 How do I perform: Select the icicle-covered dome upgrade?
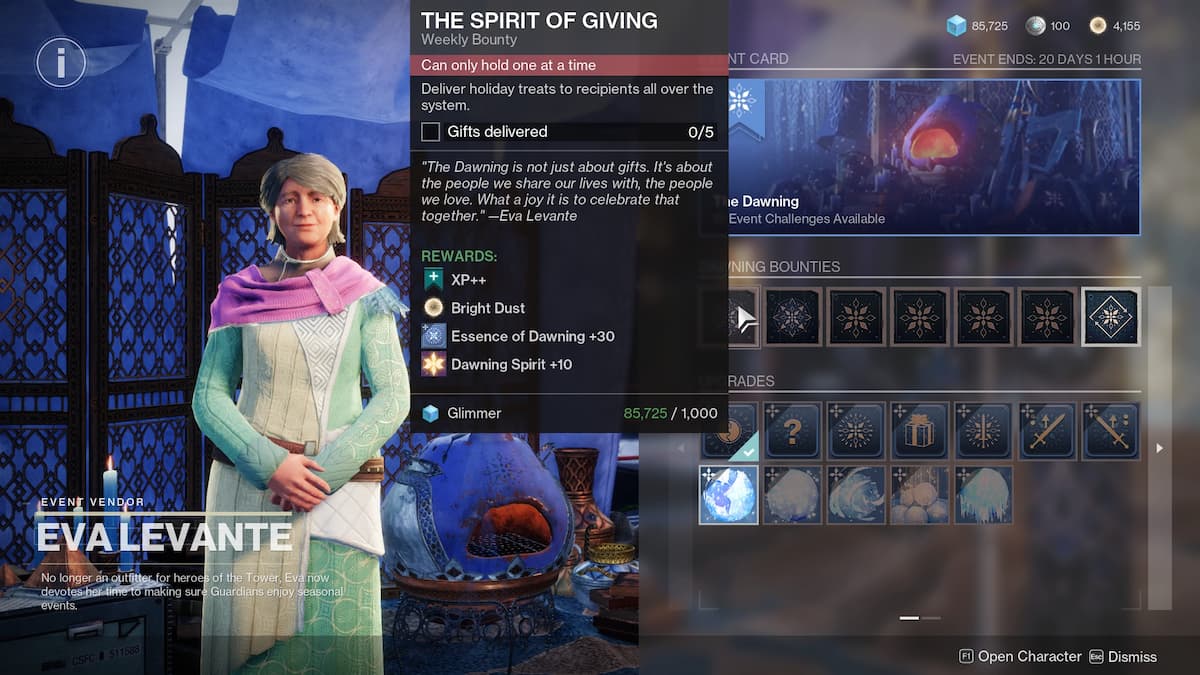tap(983, 495)
